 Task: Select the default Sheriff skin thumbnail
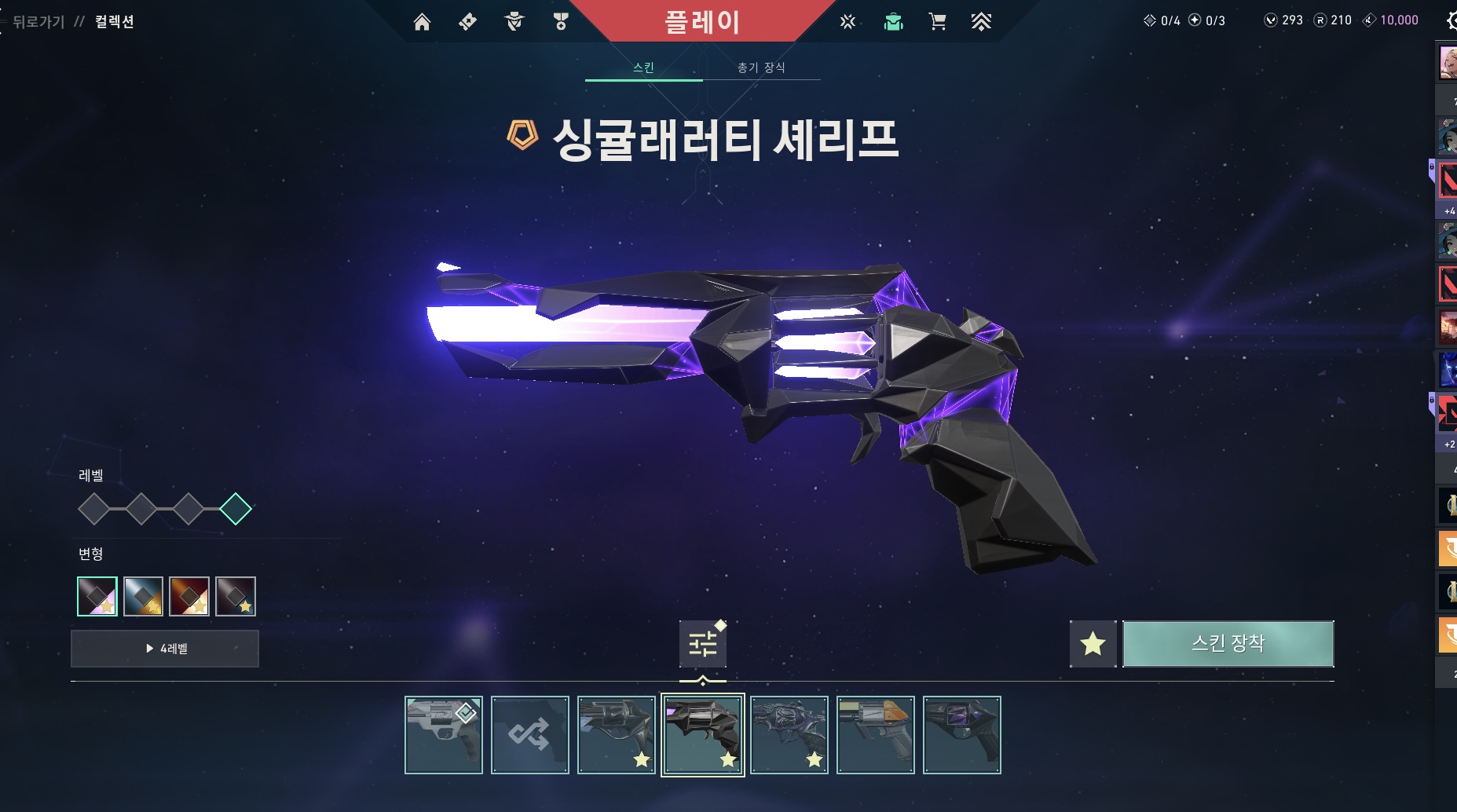click(443, 735)
